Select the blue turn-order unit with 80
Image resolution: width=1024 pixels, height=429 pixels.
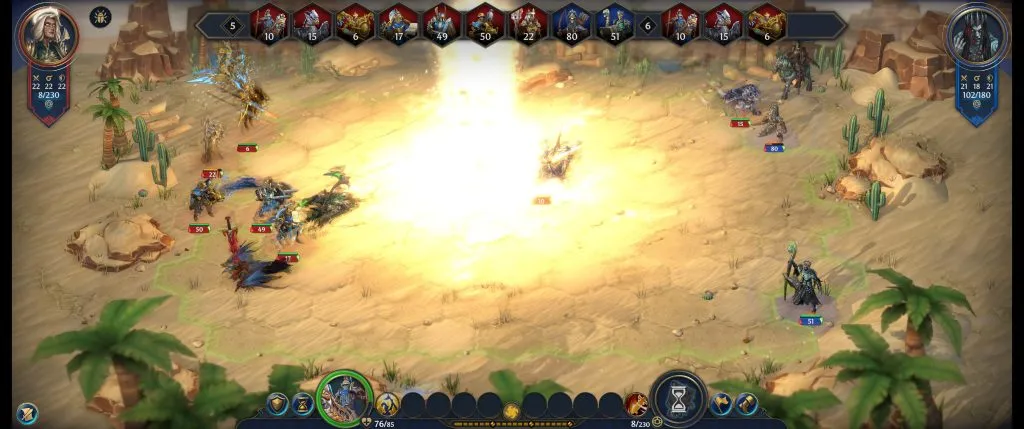click(x=572, y=23)
